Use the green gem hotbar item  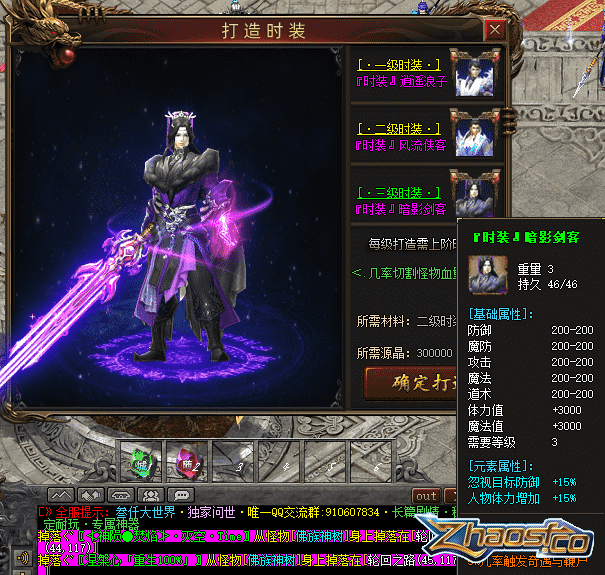pyautogui.click(x=139, y=461)
